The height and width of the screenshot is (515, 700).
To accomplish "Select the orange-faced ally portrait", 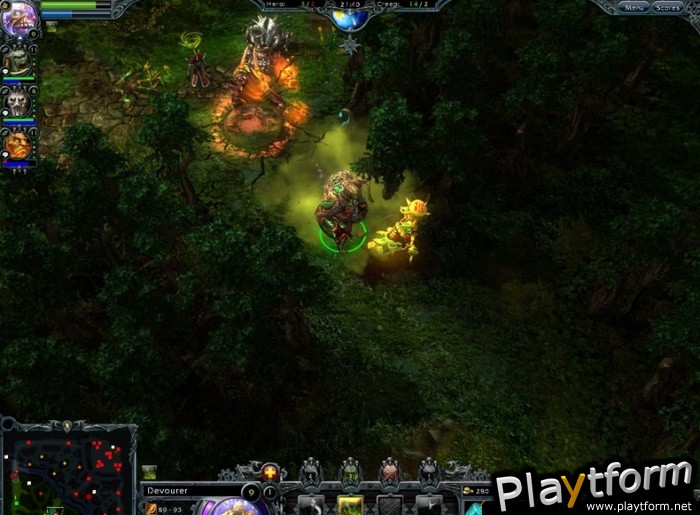I will click(x=18, y=147).
